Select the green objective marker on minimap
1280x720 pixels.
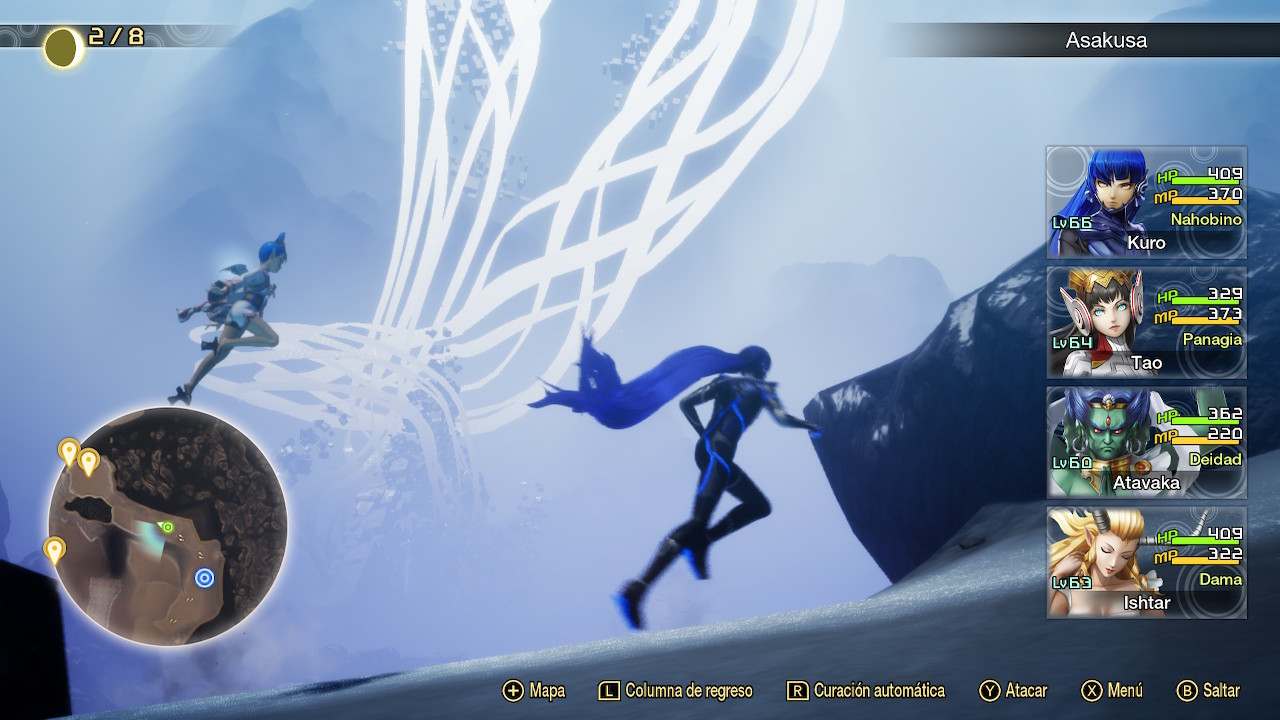coord(167,527)
